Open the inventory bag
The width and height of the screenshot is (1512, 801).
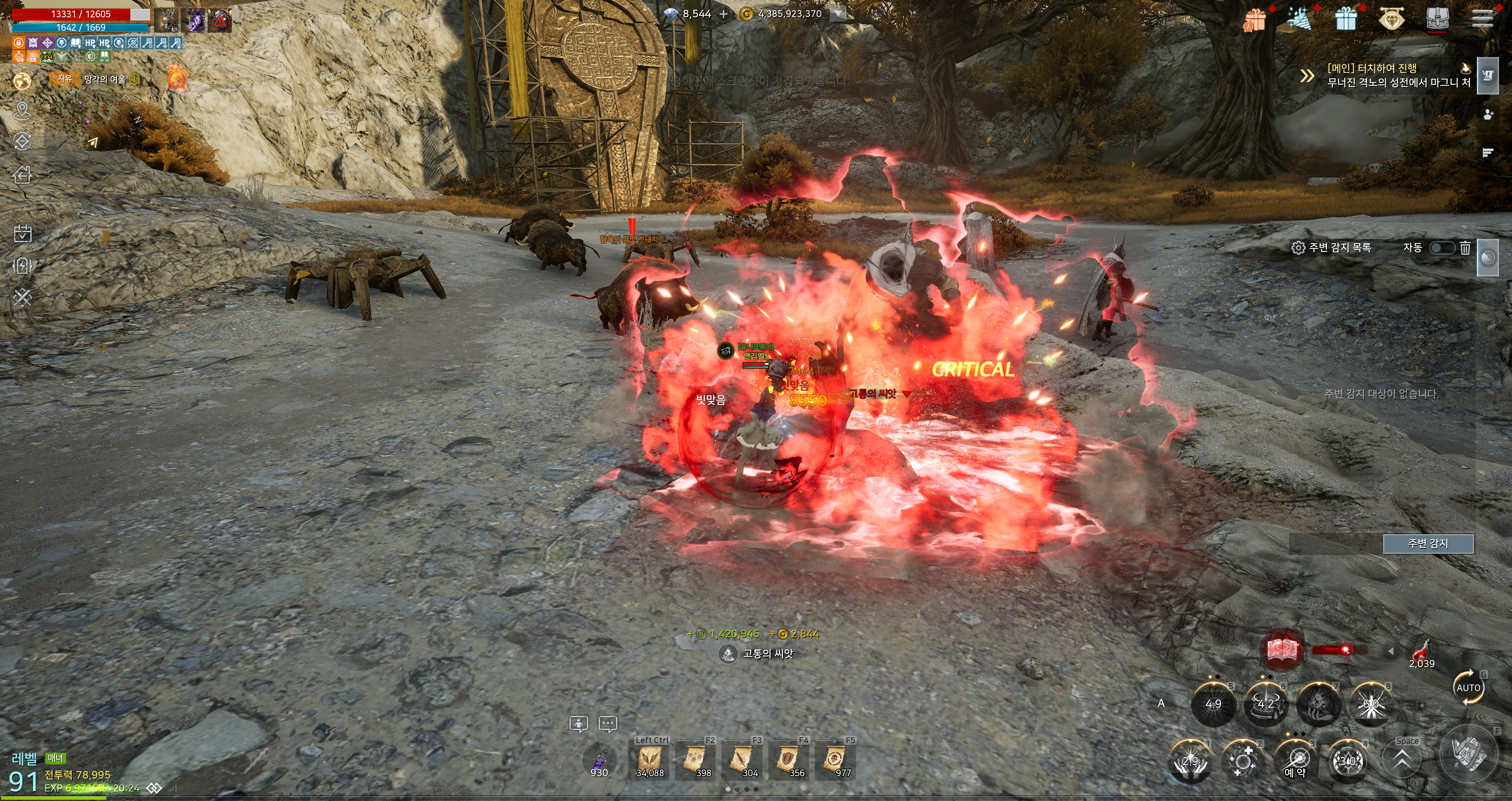pos(1437,19)
